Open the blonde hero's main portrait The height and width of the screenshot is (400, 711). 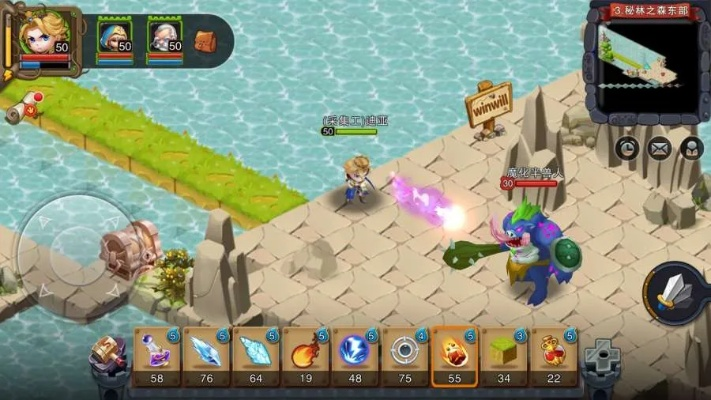tap(43, 37)
